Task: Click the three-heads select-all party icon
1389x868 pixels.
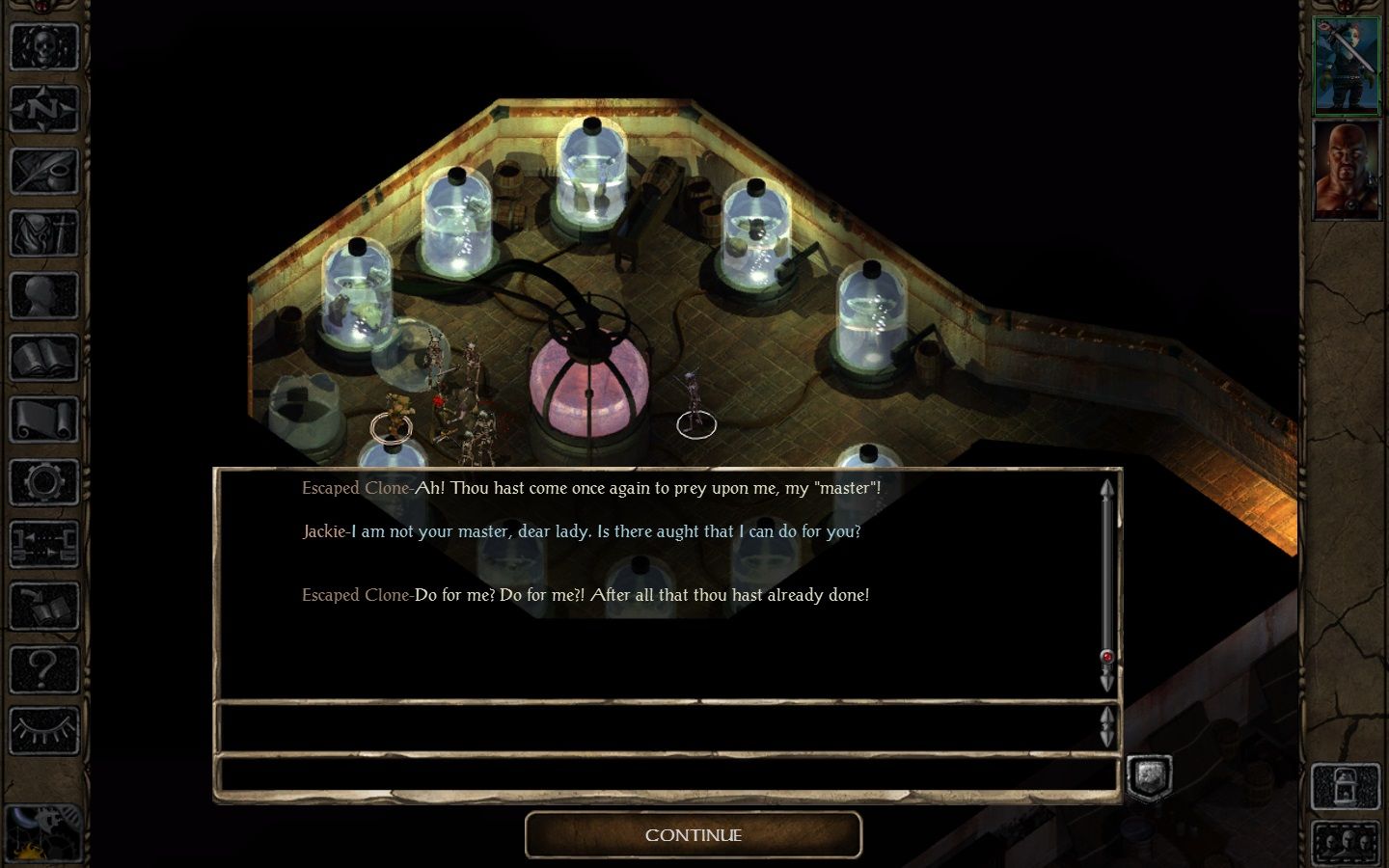Action: 1345,841
